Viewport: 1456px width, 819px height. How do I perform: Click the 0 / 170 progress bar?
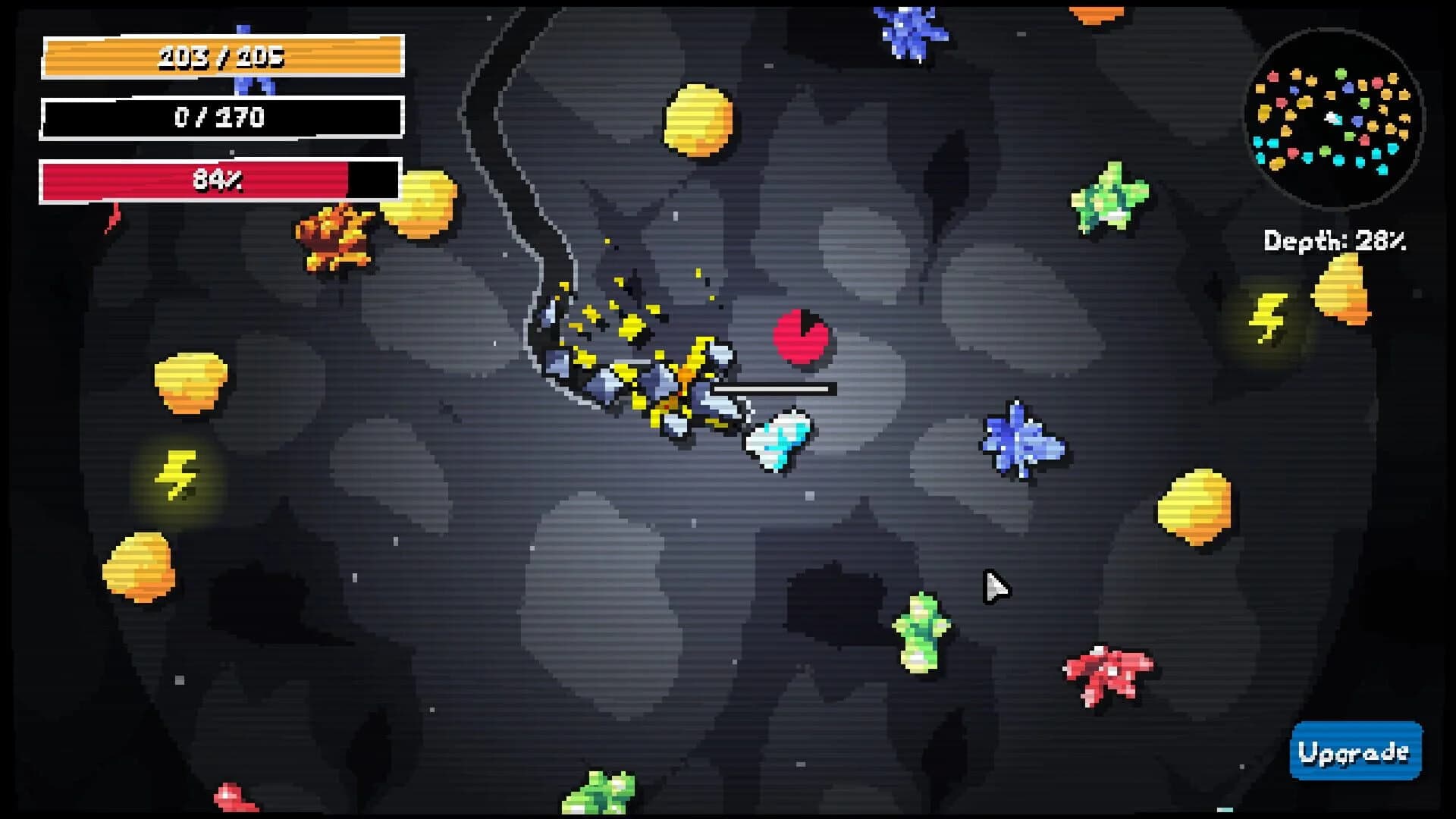(218, 116)
